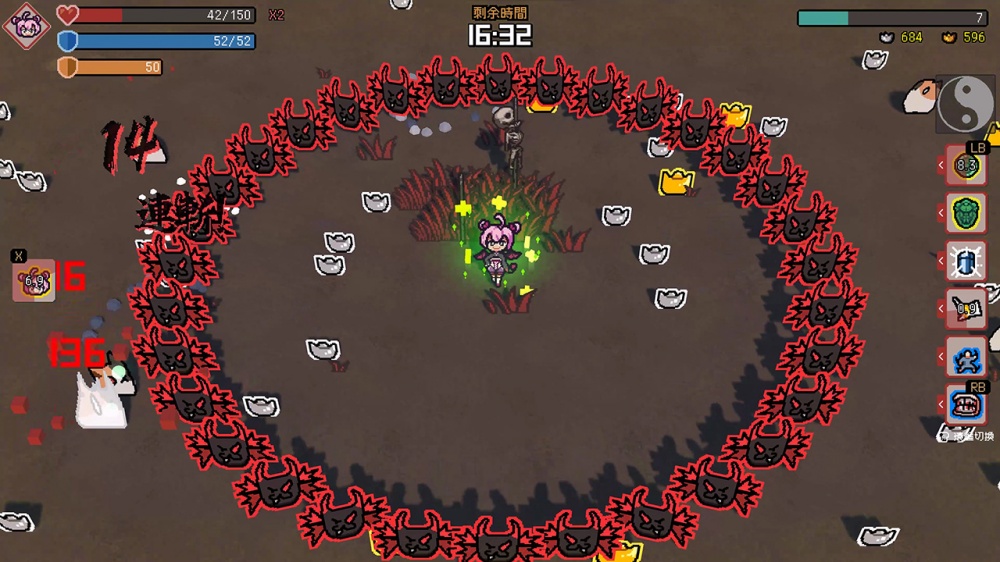Select the green beast mask skill
1000x562 pixels.
(966, 214)
